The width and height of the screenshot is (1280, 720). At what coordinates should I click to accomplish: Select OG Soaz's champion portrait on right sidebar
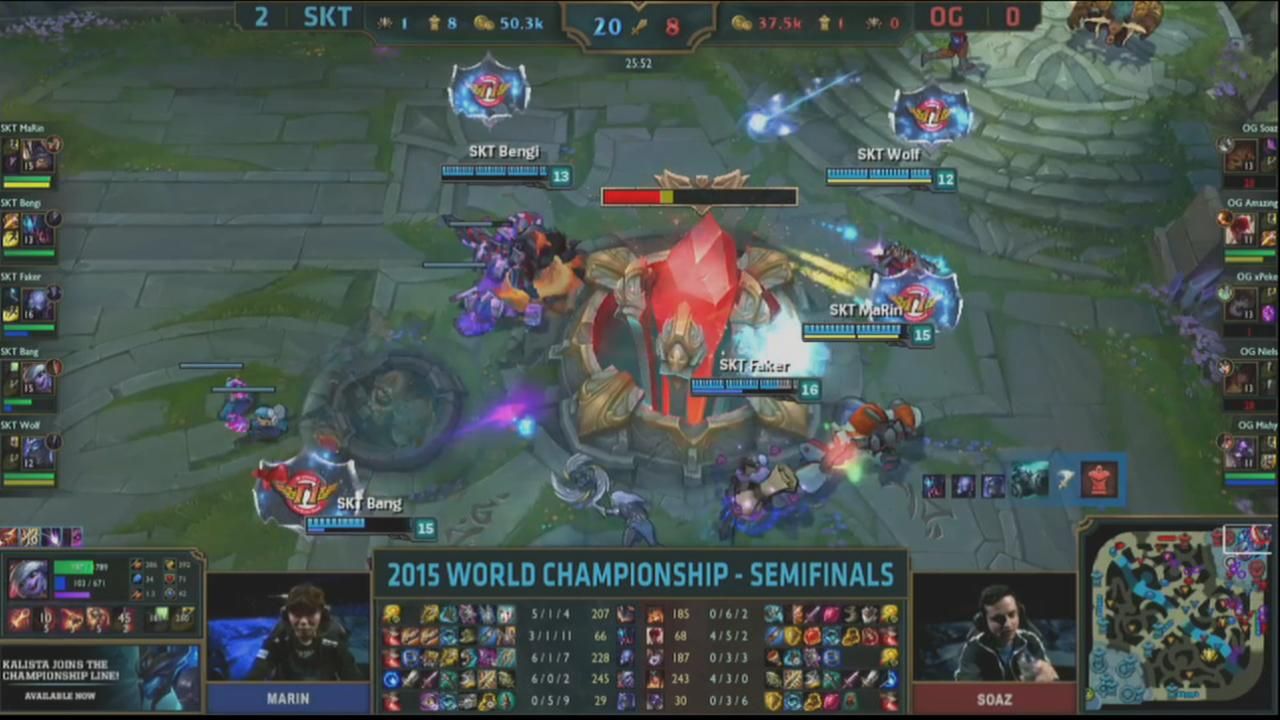coord(1245,155)
